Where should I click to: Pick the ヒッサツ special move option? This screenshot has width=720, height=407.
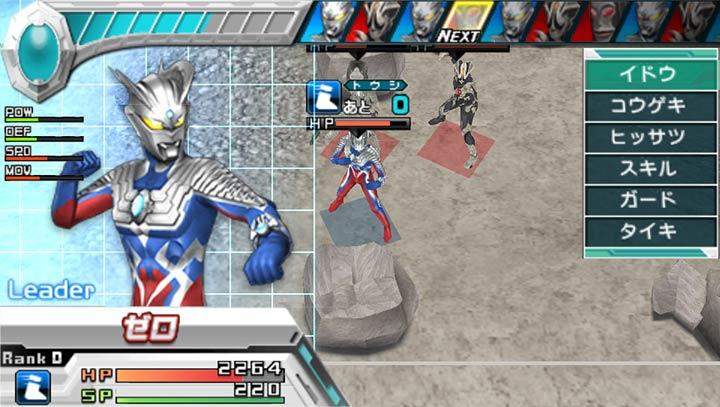pyautogui.click(x=647, y=136)
